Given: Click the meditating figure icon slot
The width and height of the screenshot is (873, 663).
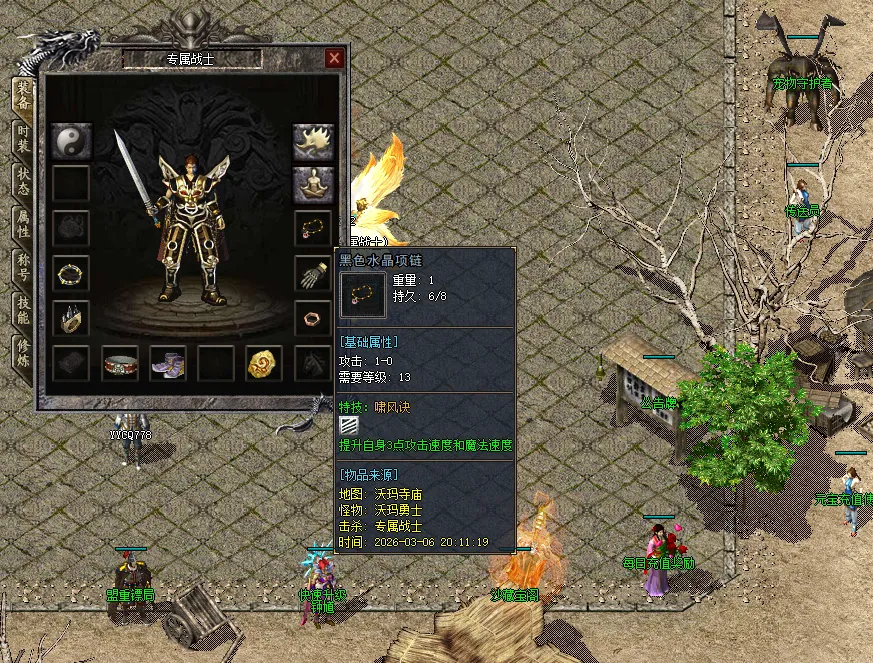Looking at the screenshot, I should pyautogui.click(x=313, y=184).
